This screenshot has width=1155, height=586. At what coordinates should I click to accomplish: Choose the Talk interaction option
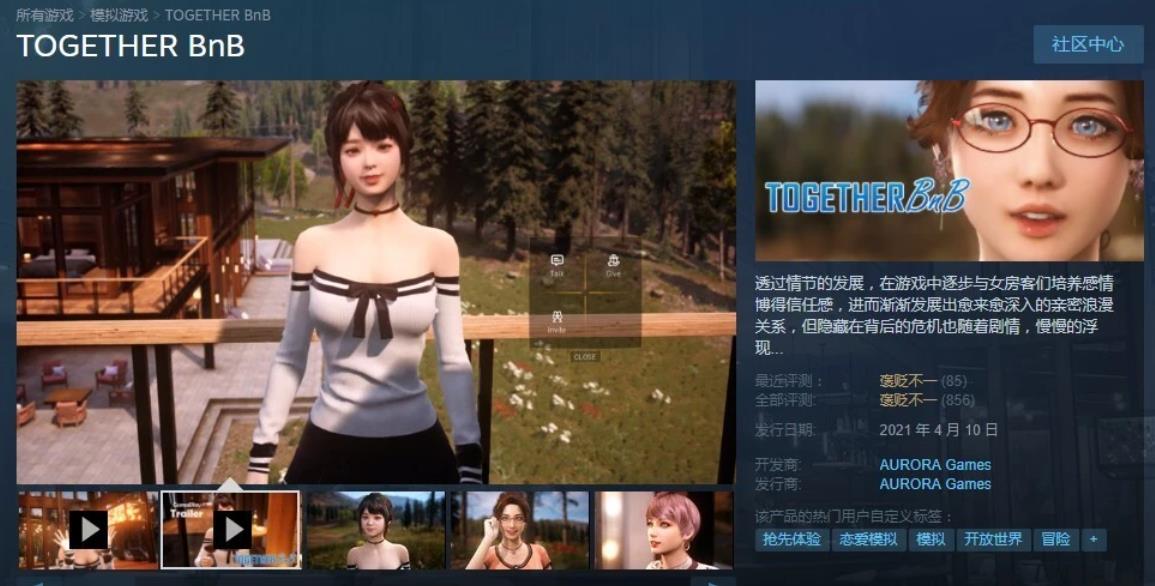pyautogui.click(x=557, y=265)
